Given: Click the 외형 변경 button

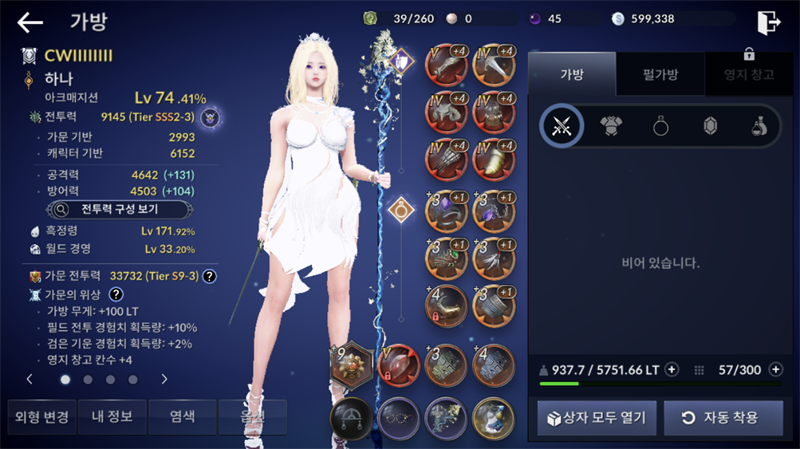Looking at the screenshot, I should pyautogui.click(x=39, y=416).
